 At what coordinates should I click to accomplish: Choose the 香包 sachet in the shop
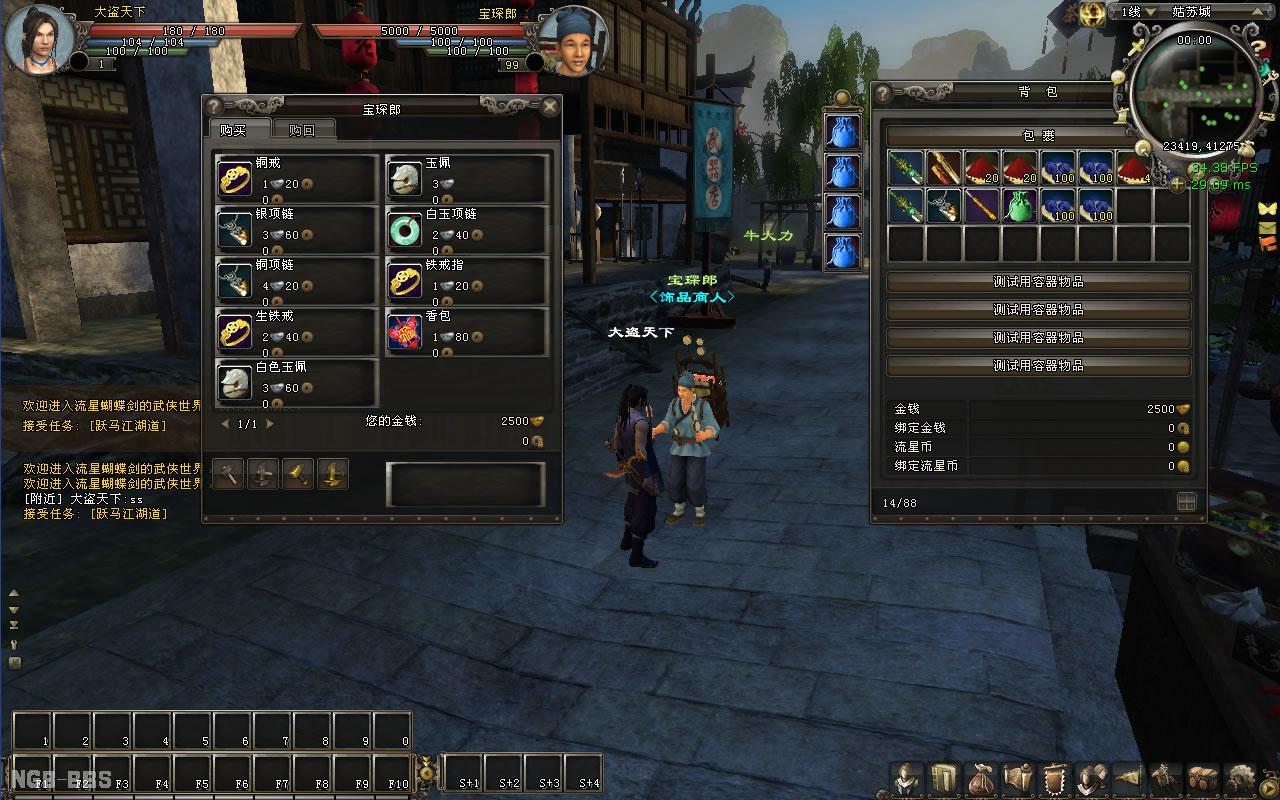[x=405, y=331]
